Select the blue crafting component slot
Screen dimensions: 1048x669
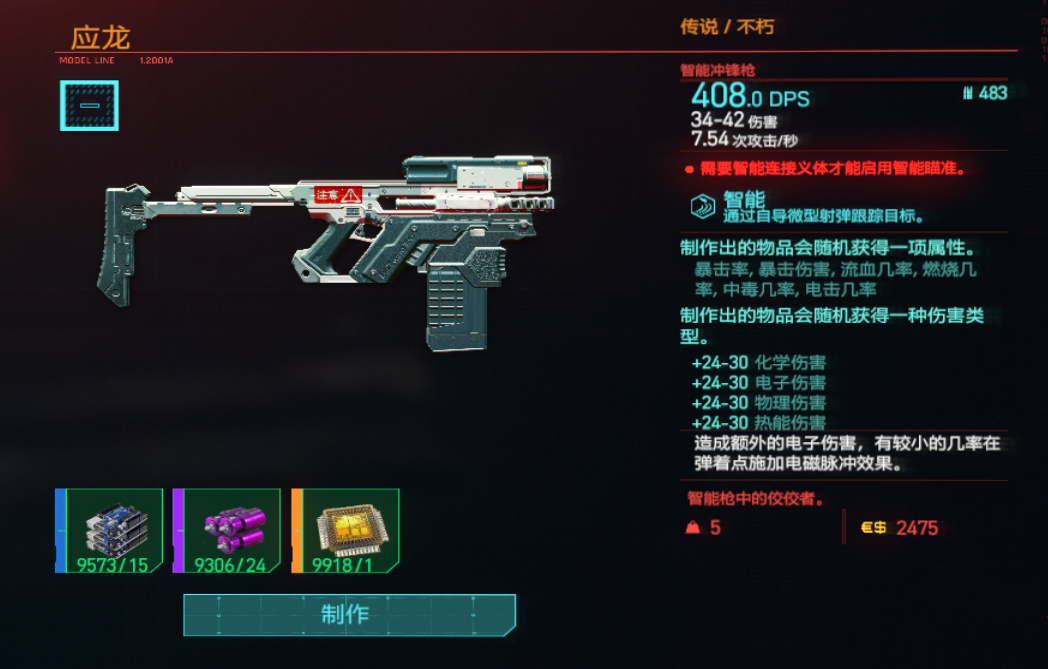[x=110, y=531]
